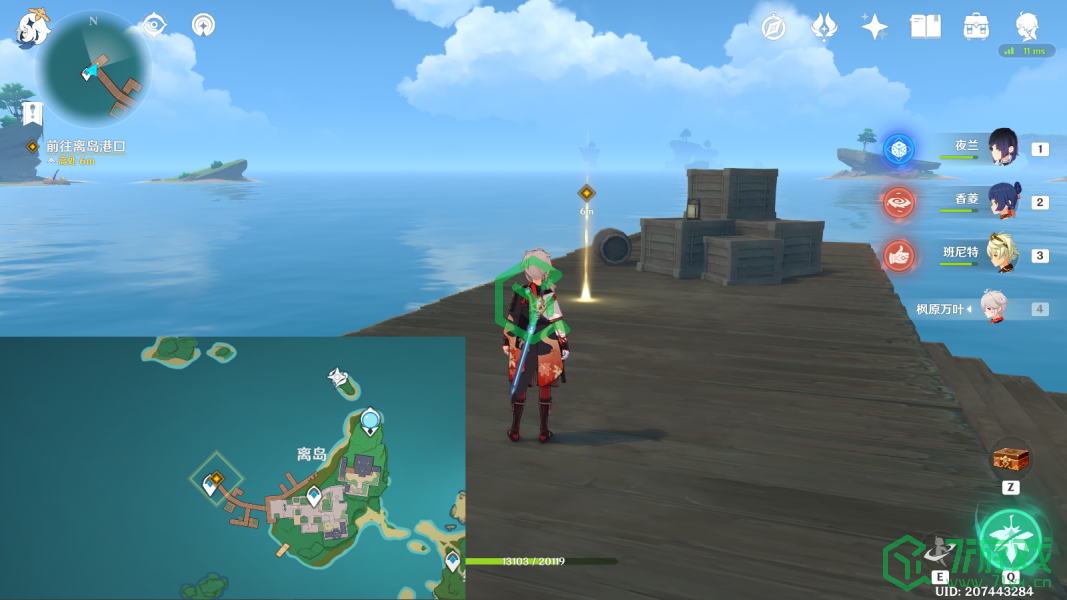Use Kazuha's elemental skill icon
Viewport: 1067px width, 600px height.
(940, 549)
